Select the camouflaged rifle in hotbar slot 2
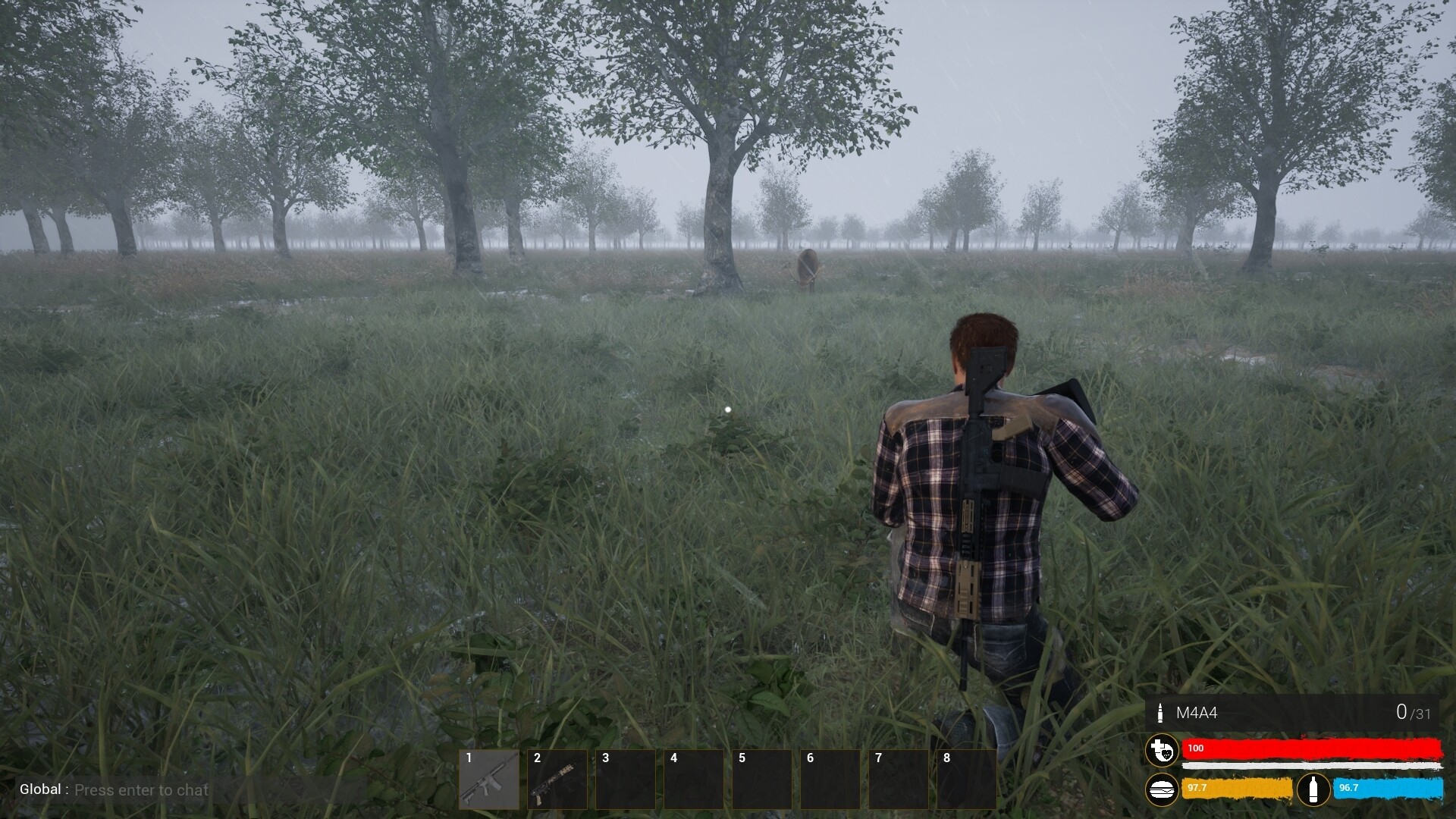 coord(557,780)
